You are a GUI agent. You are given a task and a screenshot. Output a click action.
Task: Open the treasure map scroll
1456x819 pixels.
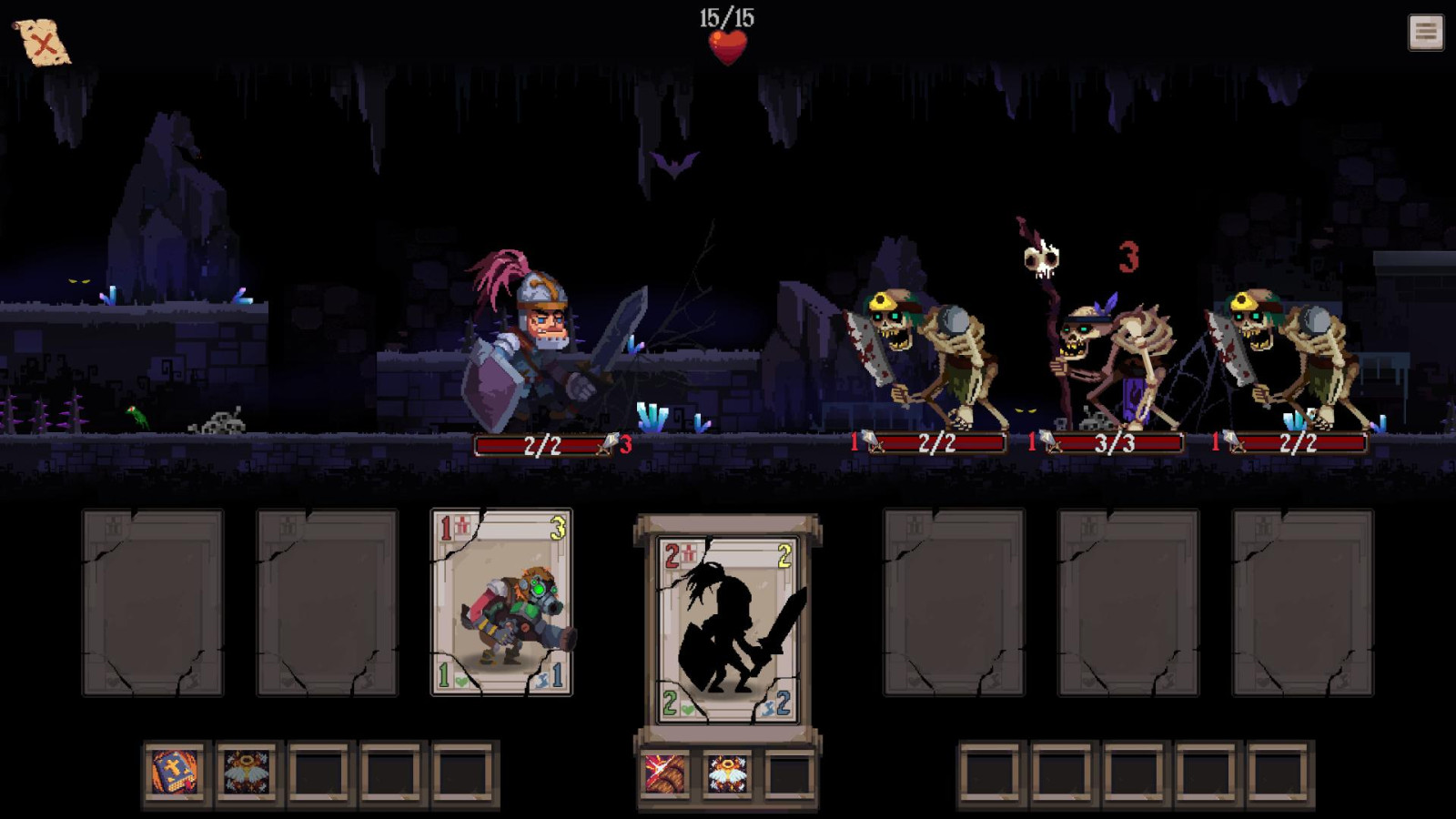tap(42, 42)
